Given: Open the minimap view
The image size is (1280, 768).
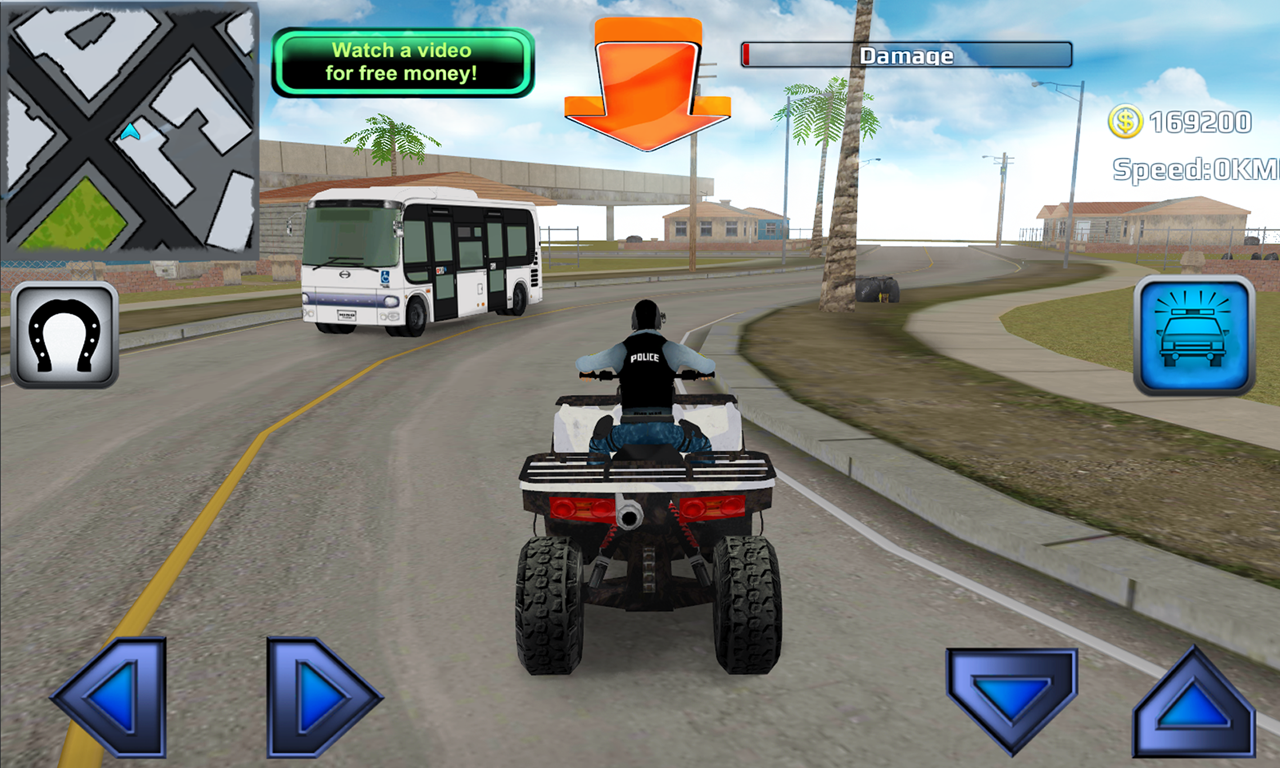Looking at the screenshot, I should point(130,130).
